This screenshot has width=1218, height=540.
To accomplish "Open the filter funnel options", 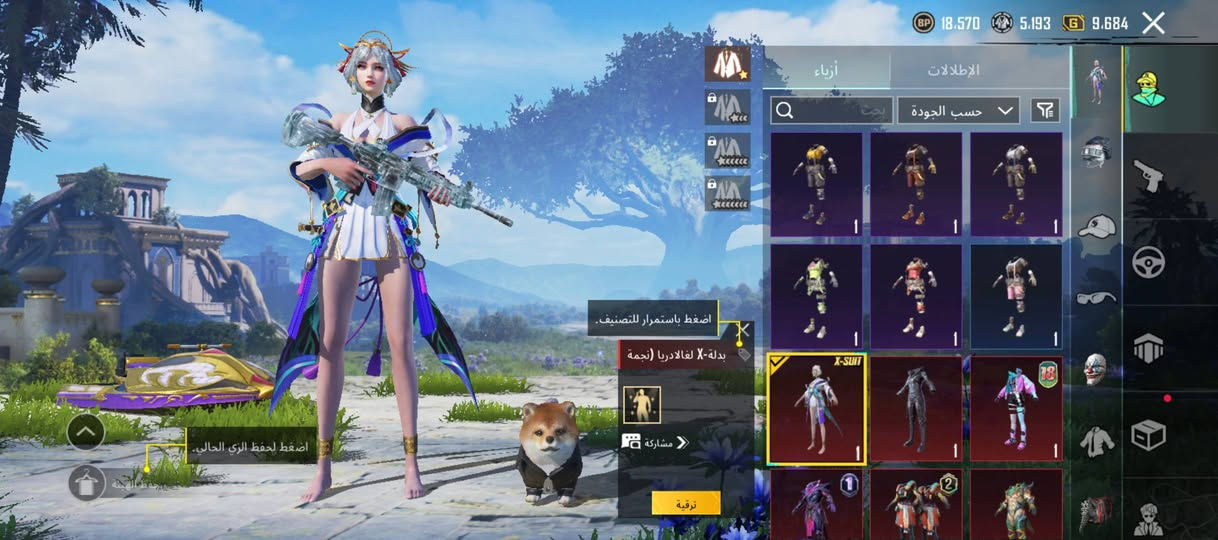I will pyautogui.click(x=1045, y=110).
